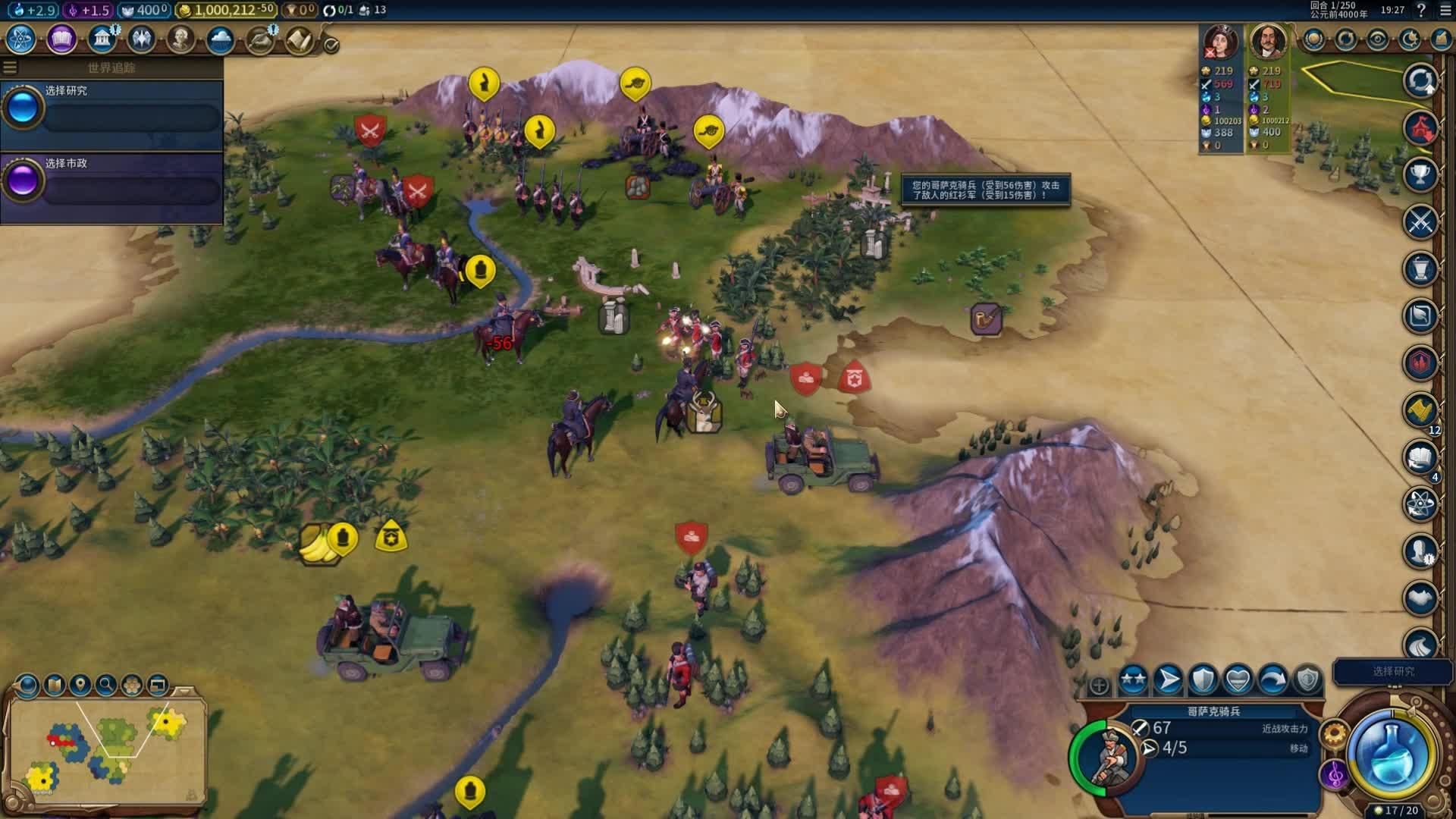1456x819 pixels.
Task: Open the great people portrait icon
Action: (180, 39)
